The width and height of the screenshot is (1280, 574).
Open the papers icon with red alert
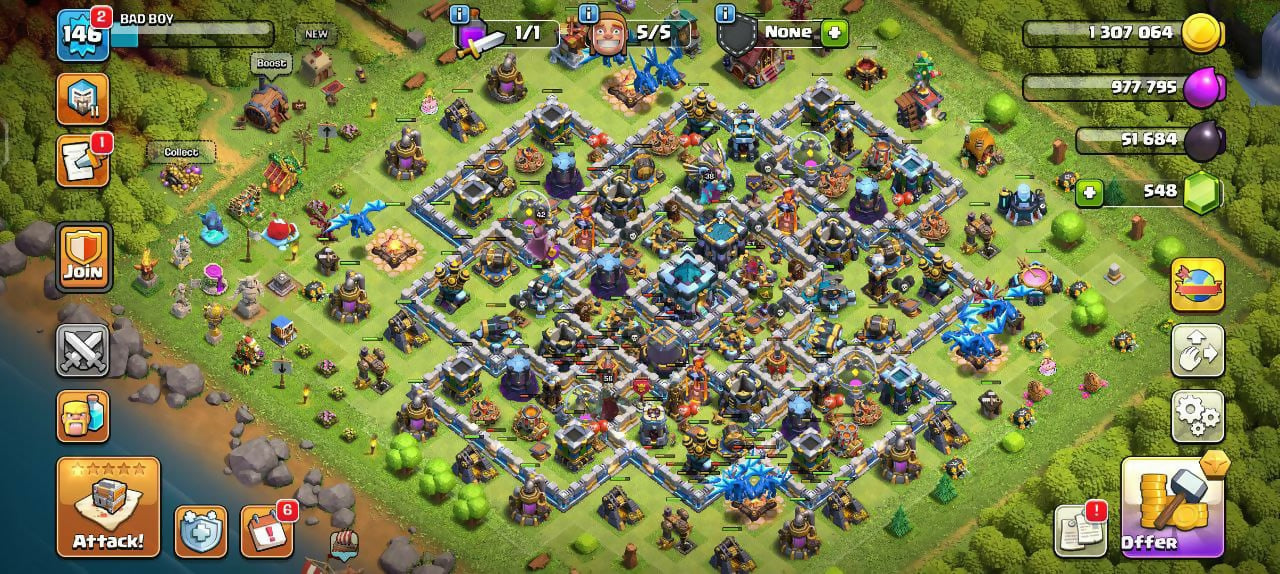(1080, 531)
